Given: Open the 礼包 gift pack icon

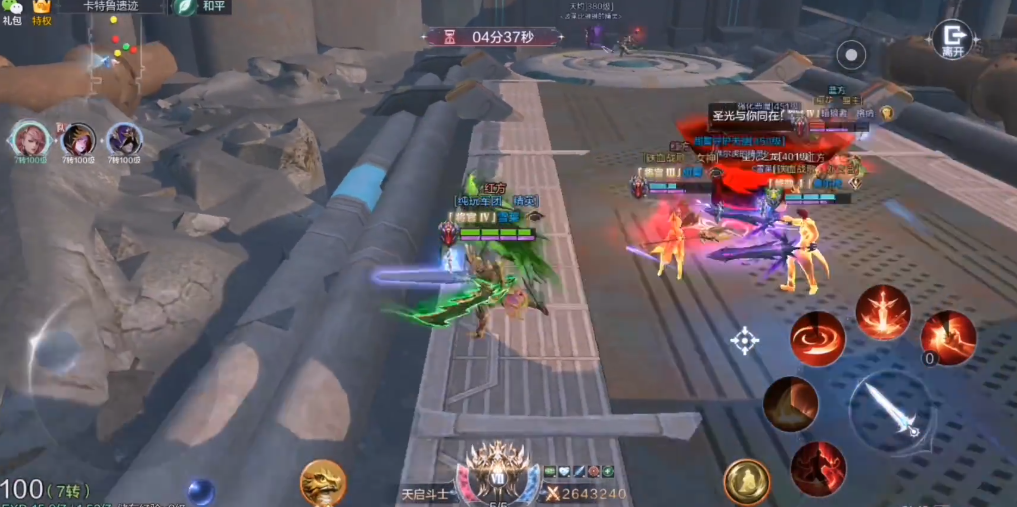Looking at the screenshot, I should coord(12,11).
